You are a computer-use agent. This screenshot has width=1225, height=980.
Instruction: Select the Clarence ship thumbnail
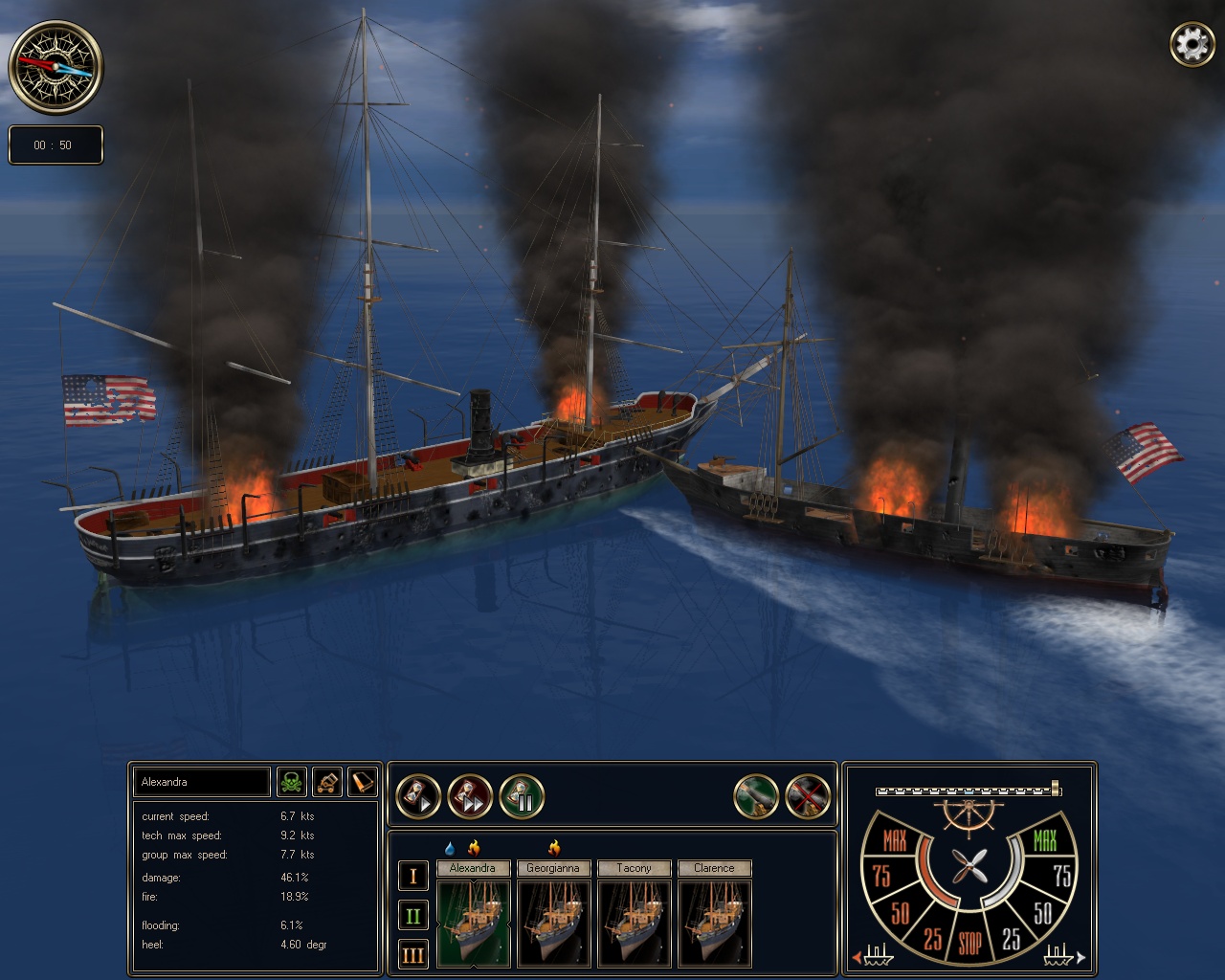[x=715, y=924]
